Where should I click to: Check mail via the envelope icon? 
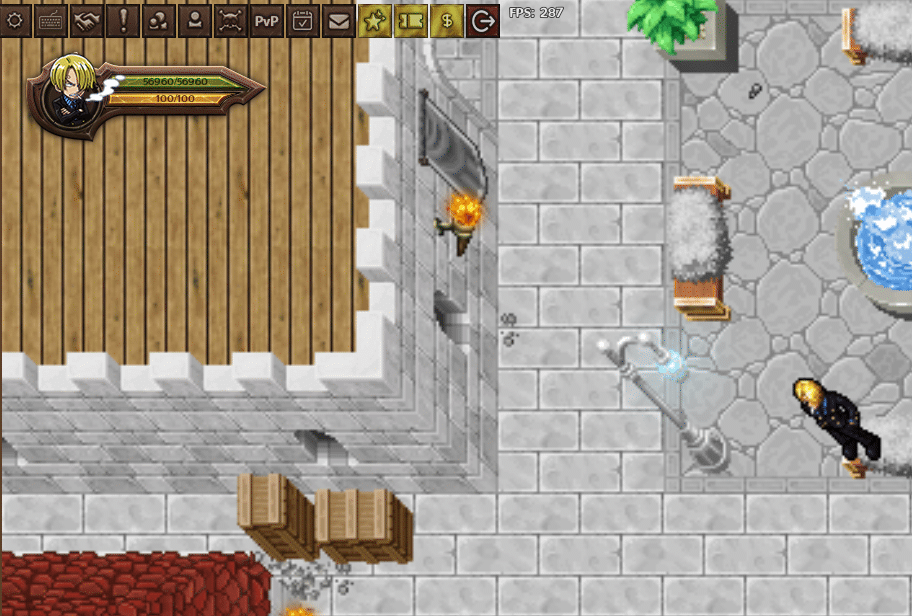coord(339,20)
